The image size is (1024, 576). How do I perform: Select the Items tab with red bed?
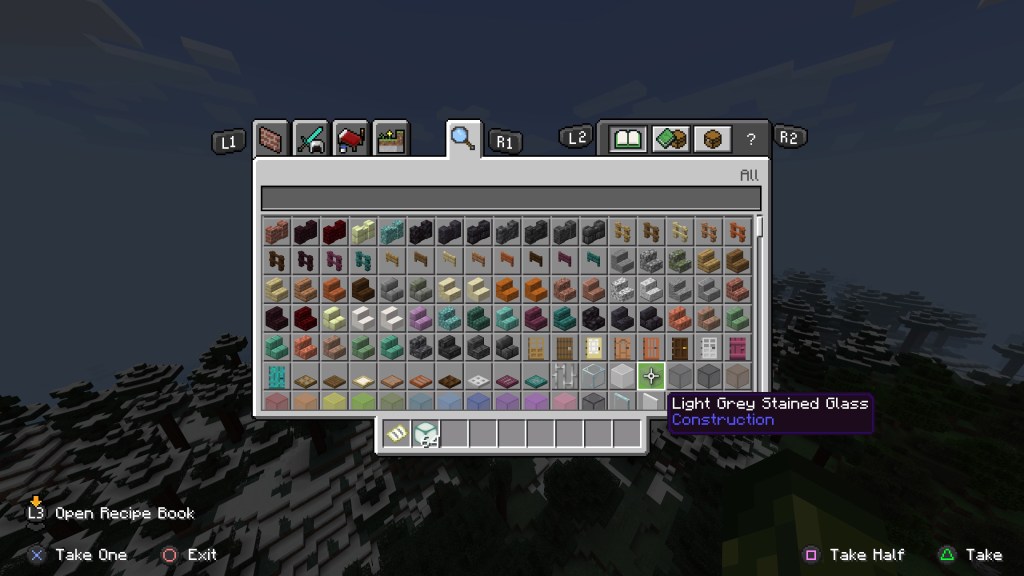pyautogui.click(x=350, y=139)
